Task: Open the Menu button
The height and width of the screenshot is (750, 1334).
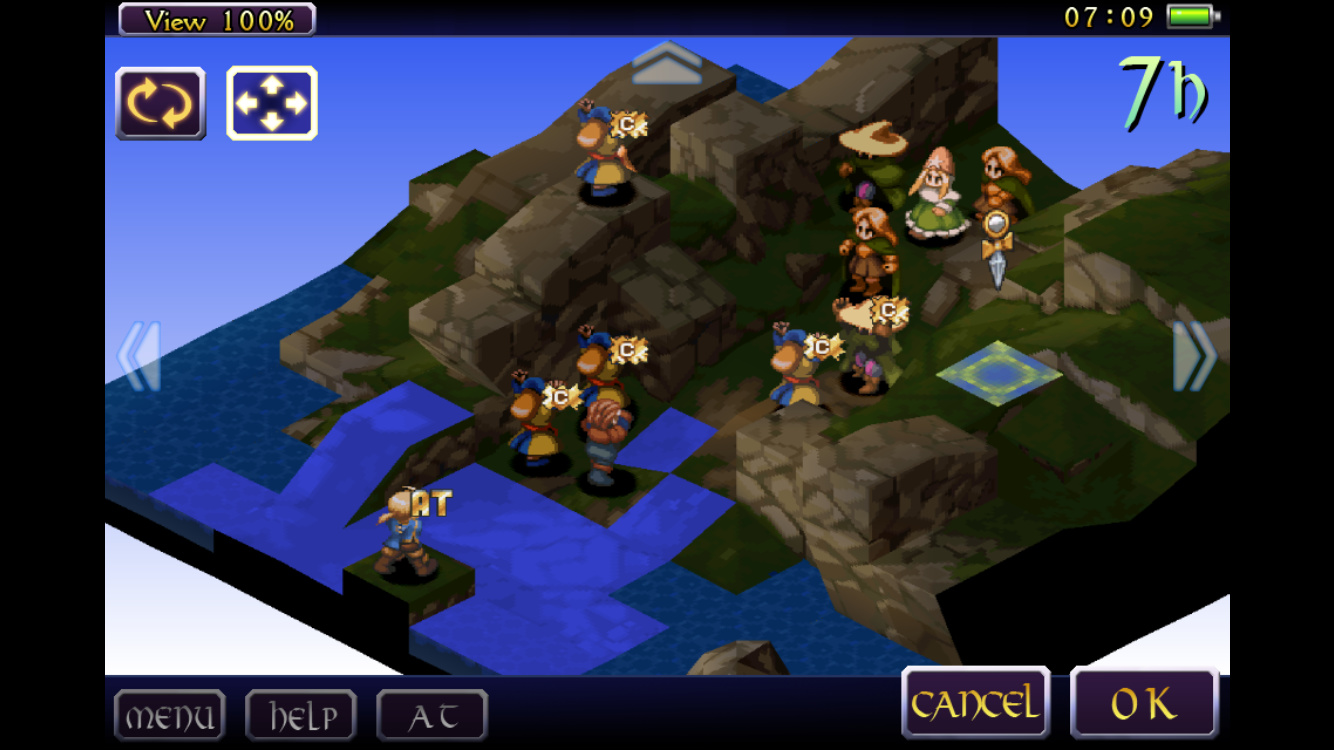Action: point(169,716)
